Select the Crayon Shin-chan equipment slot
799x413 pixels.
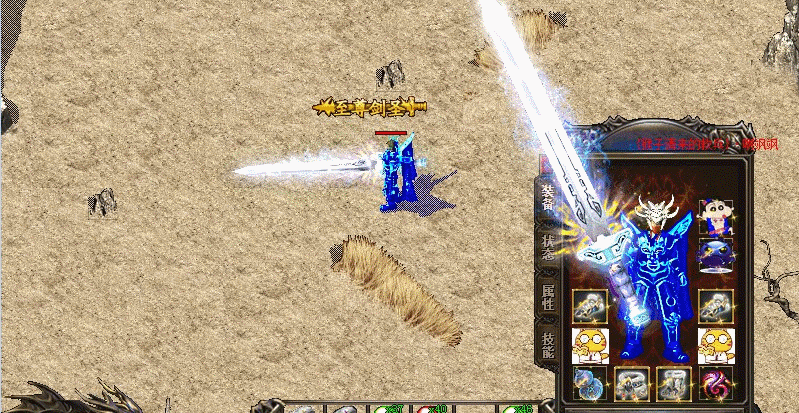[715, 216]
